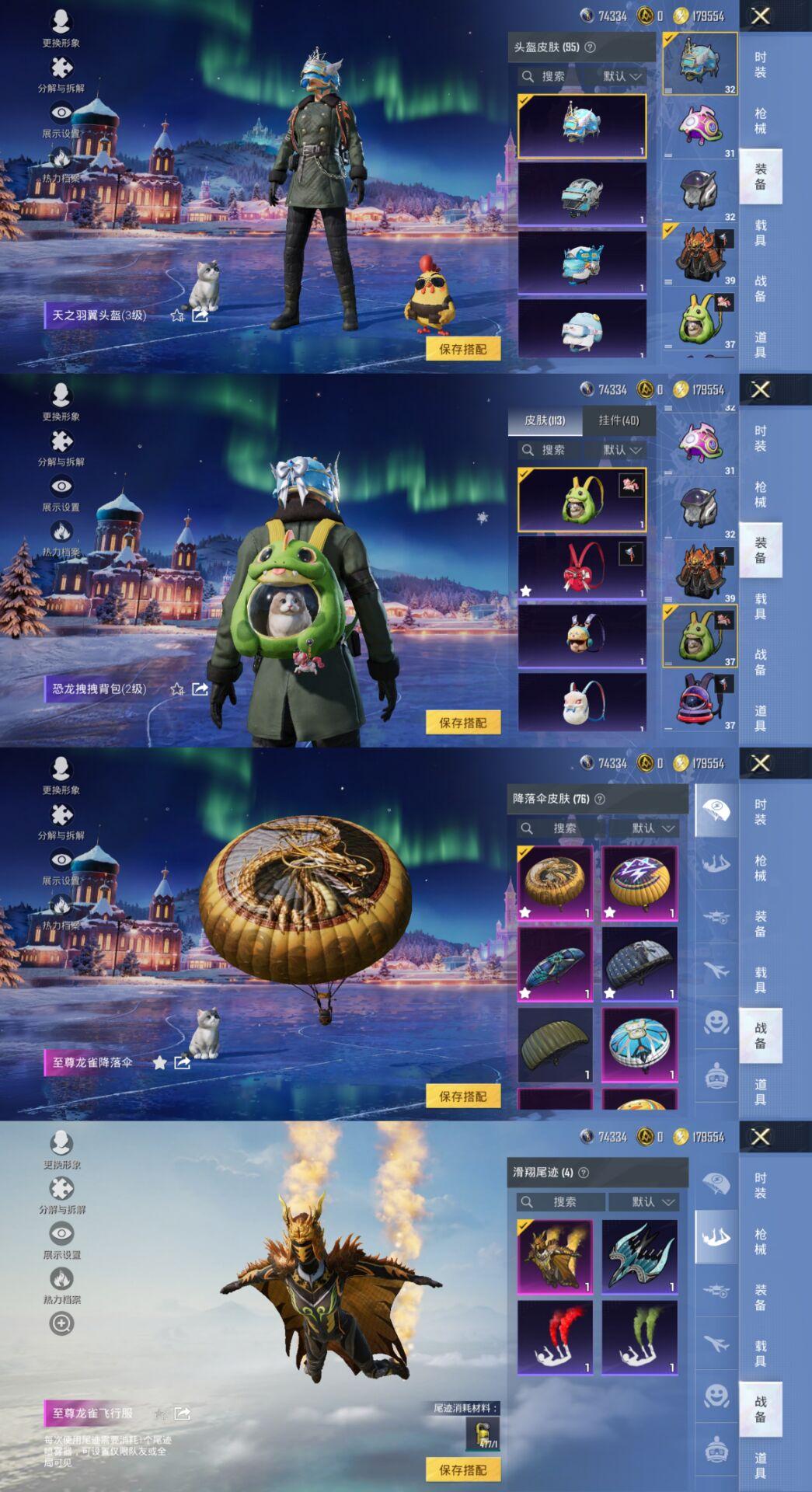Select the purple lightning parachute skin
The height and width of the screenshot is (1492, 812).
click(639, 884)
